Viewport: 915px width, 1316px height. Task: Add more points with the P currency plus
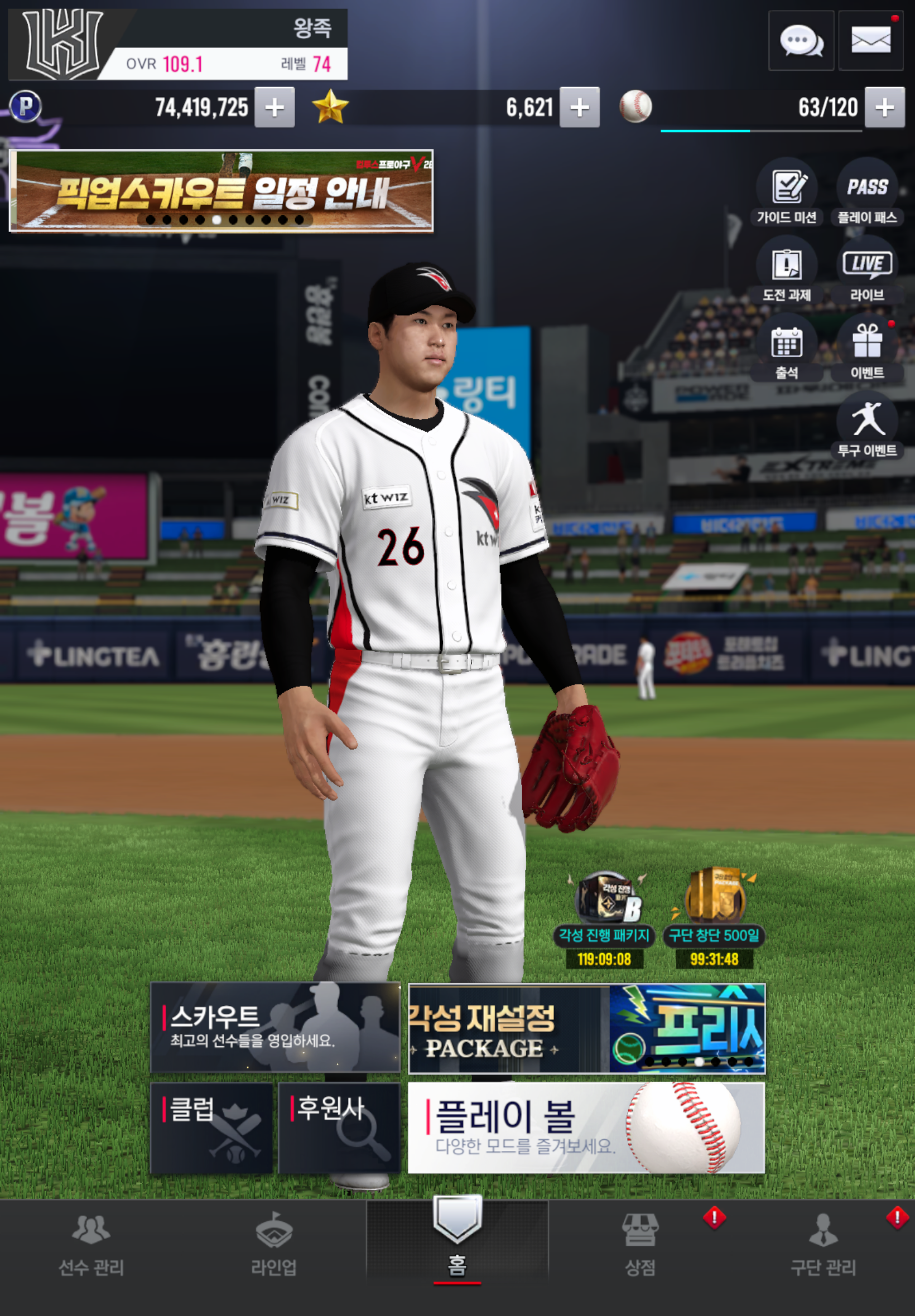tap(274, 107)
